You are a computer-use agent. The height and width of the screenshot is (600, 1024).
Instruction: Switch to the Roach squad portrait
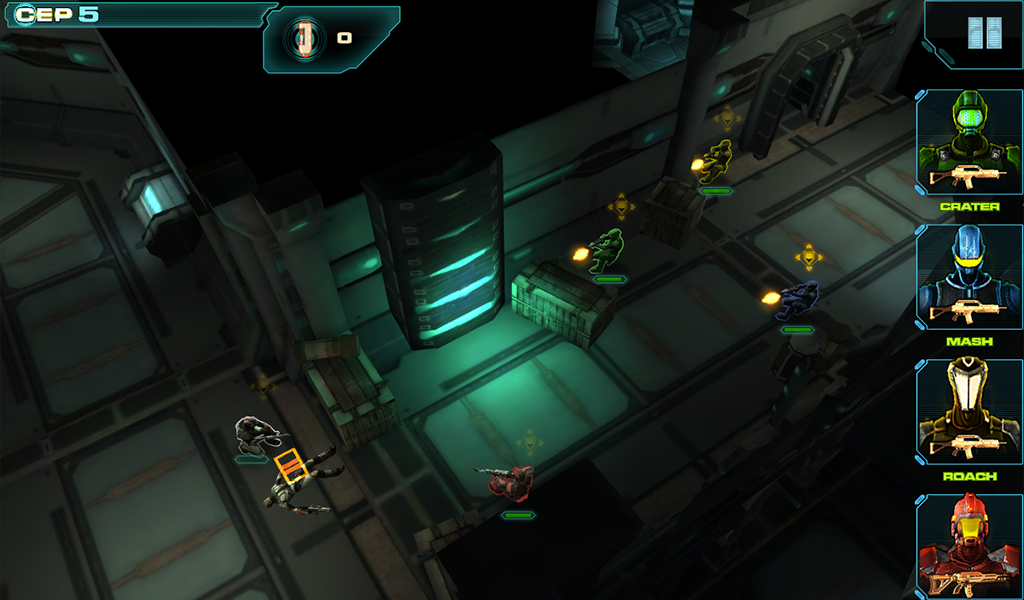968,412
